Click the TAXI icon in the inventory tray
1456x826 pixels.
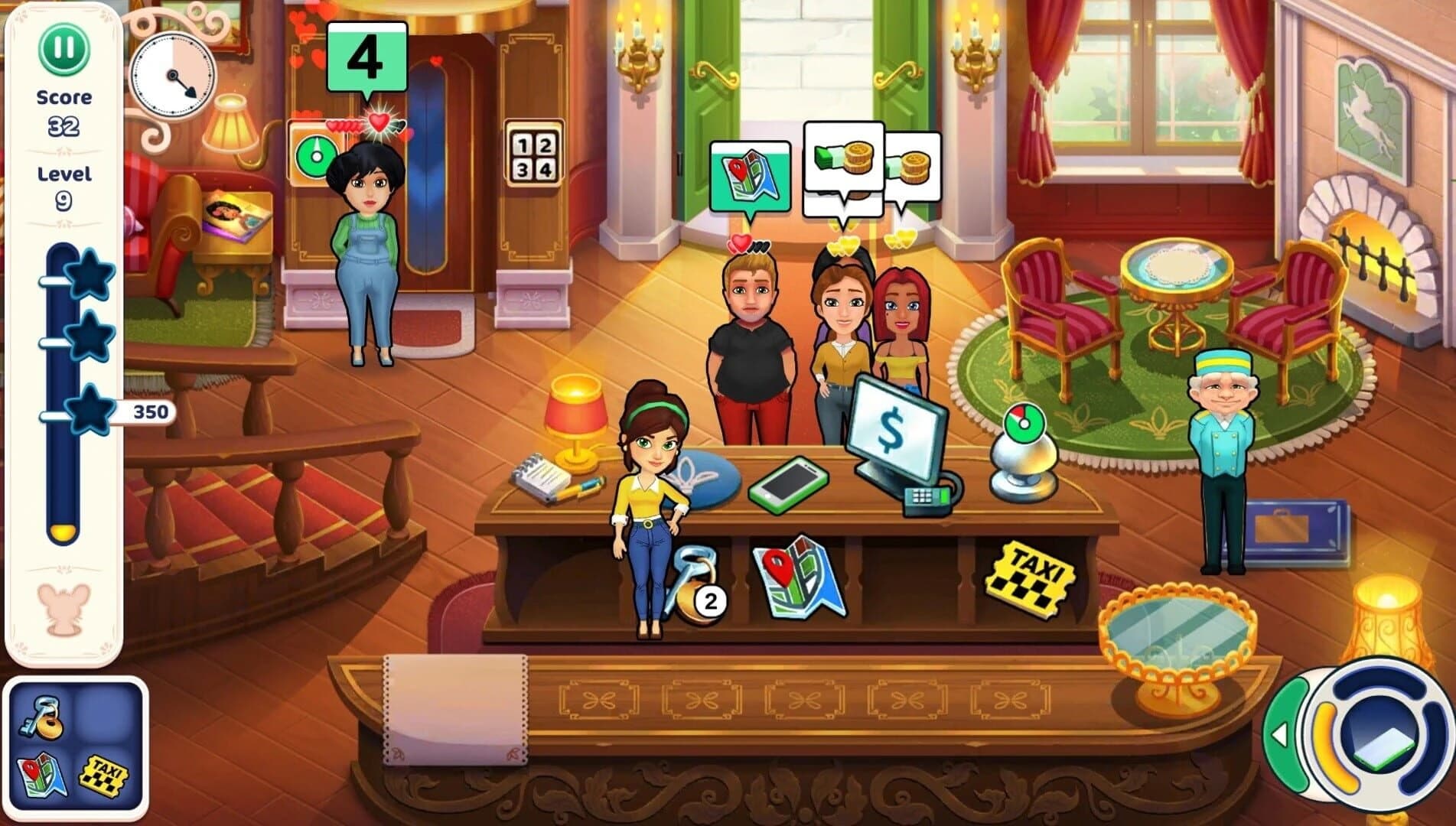pyautogui.click(x=103, y=776)
